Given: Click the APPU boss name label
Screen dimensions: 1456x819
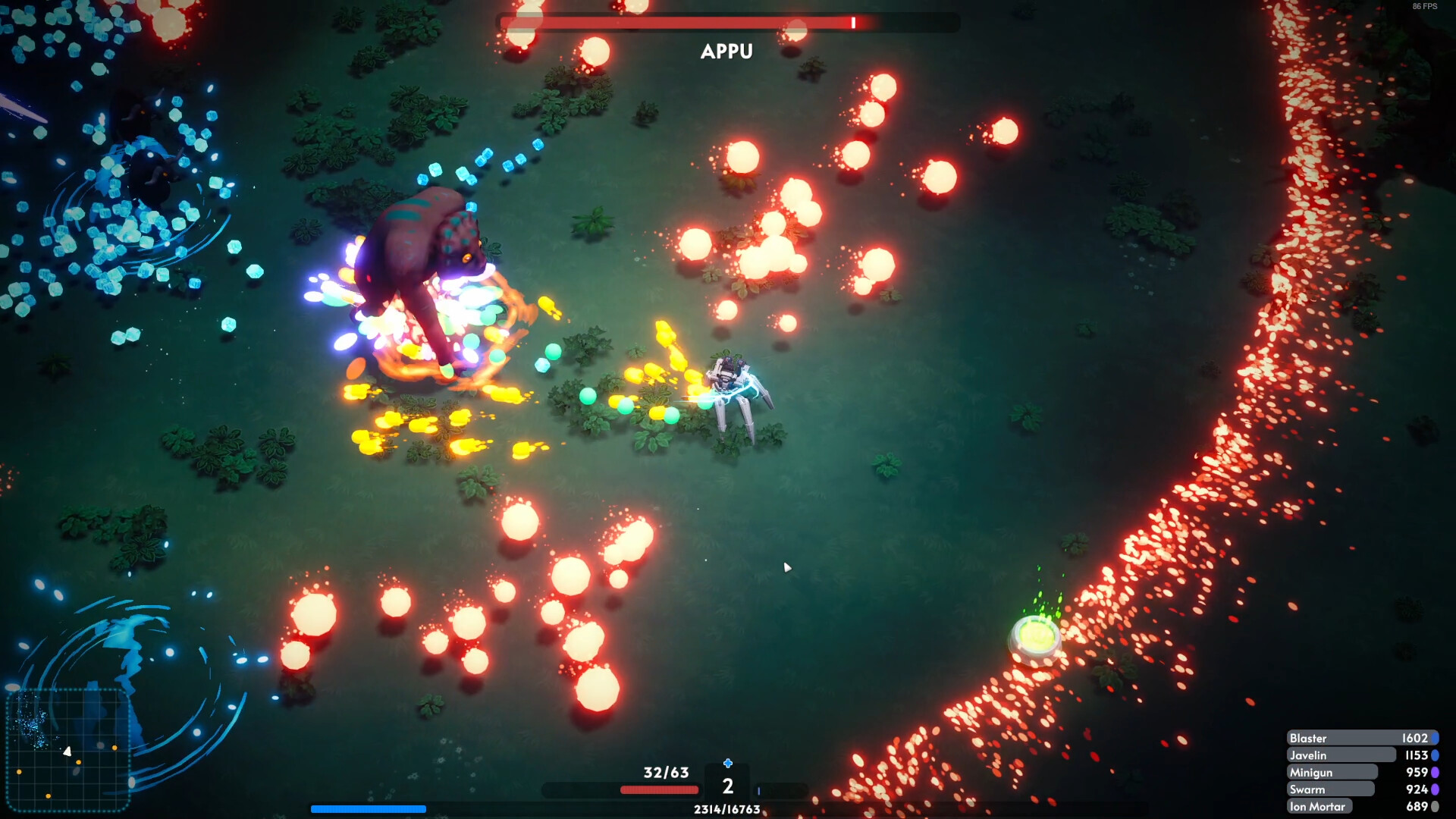Looking at the screenshot, I should click(726, 52).
